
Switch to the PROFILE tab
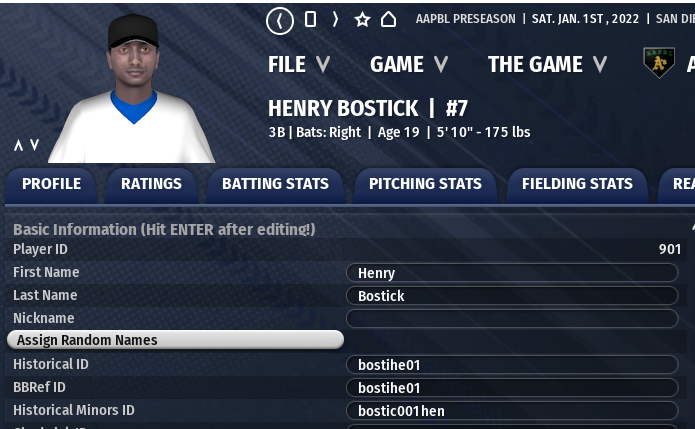51,184
